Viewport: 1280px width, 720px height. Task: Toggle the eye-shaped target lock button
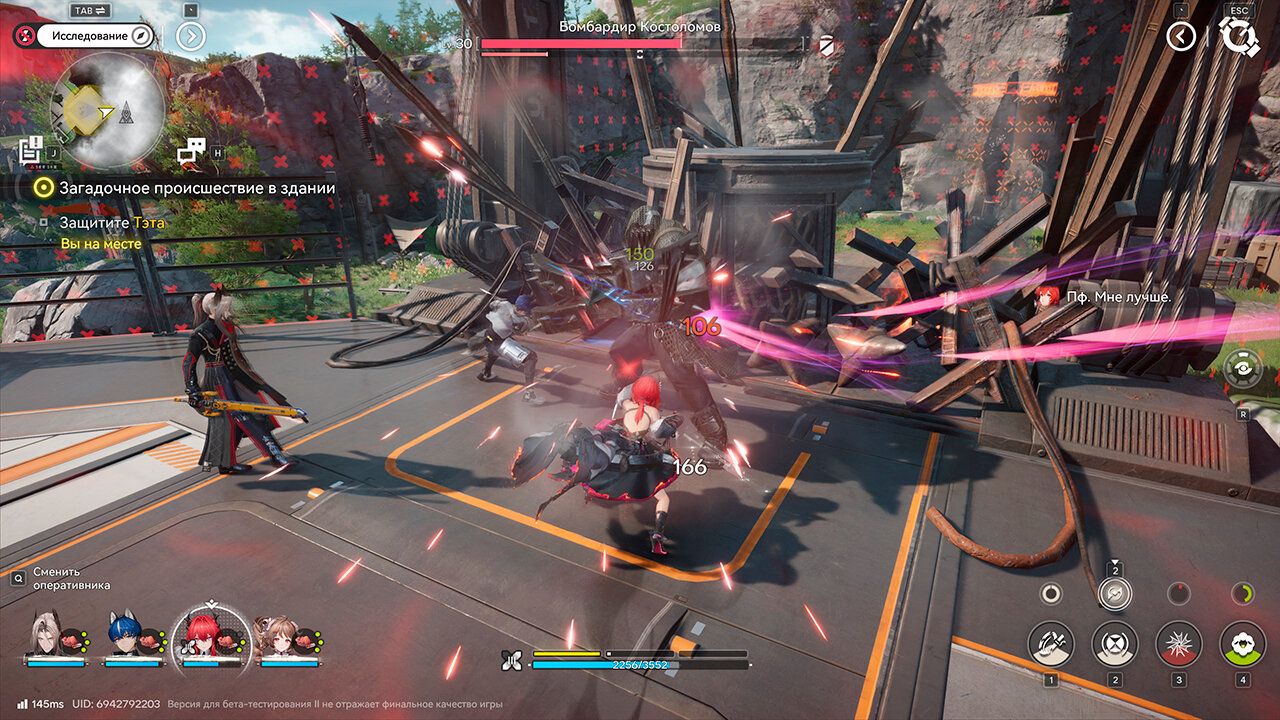(x=1242, y=368)
